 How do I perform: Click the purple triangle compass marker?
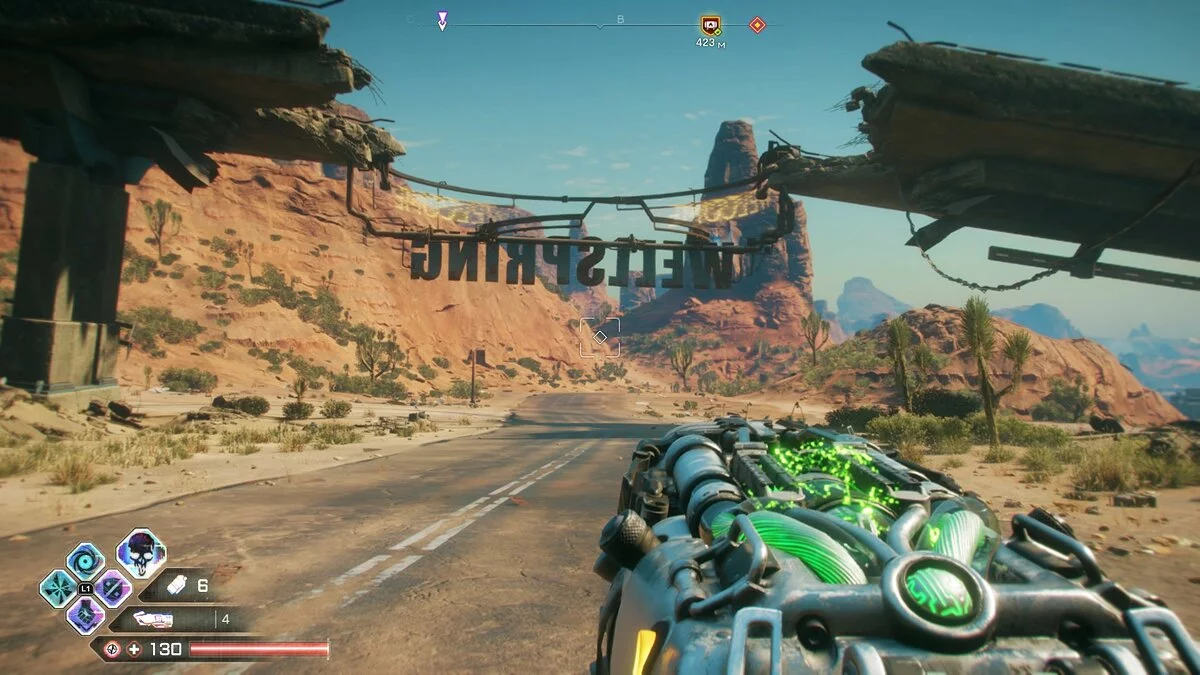442,20
